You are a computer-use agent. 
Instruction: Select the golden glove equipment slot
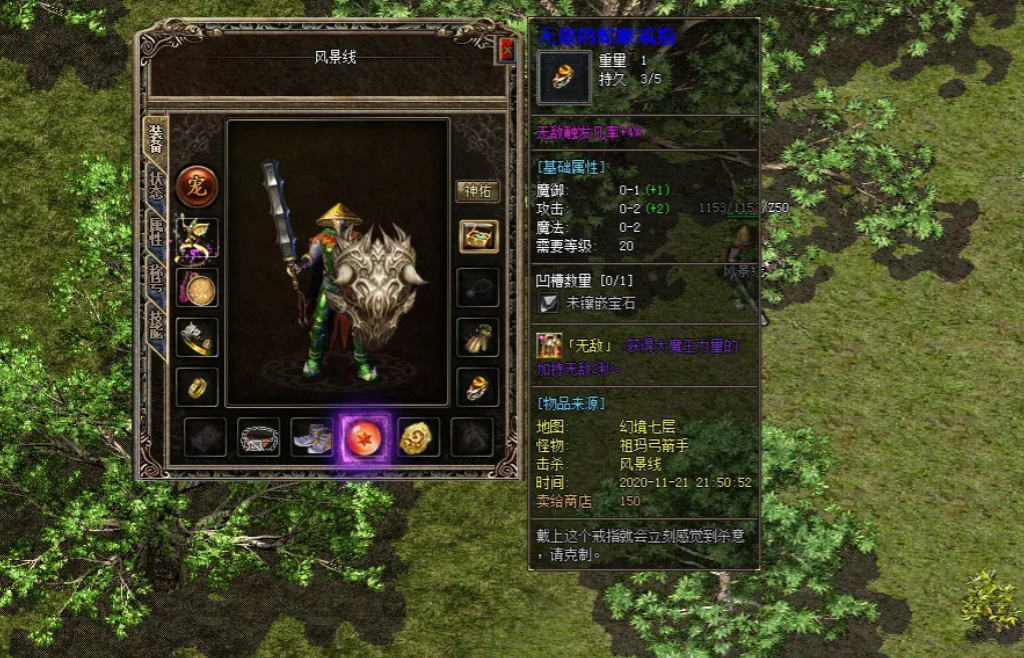[478, 338]
